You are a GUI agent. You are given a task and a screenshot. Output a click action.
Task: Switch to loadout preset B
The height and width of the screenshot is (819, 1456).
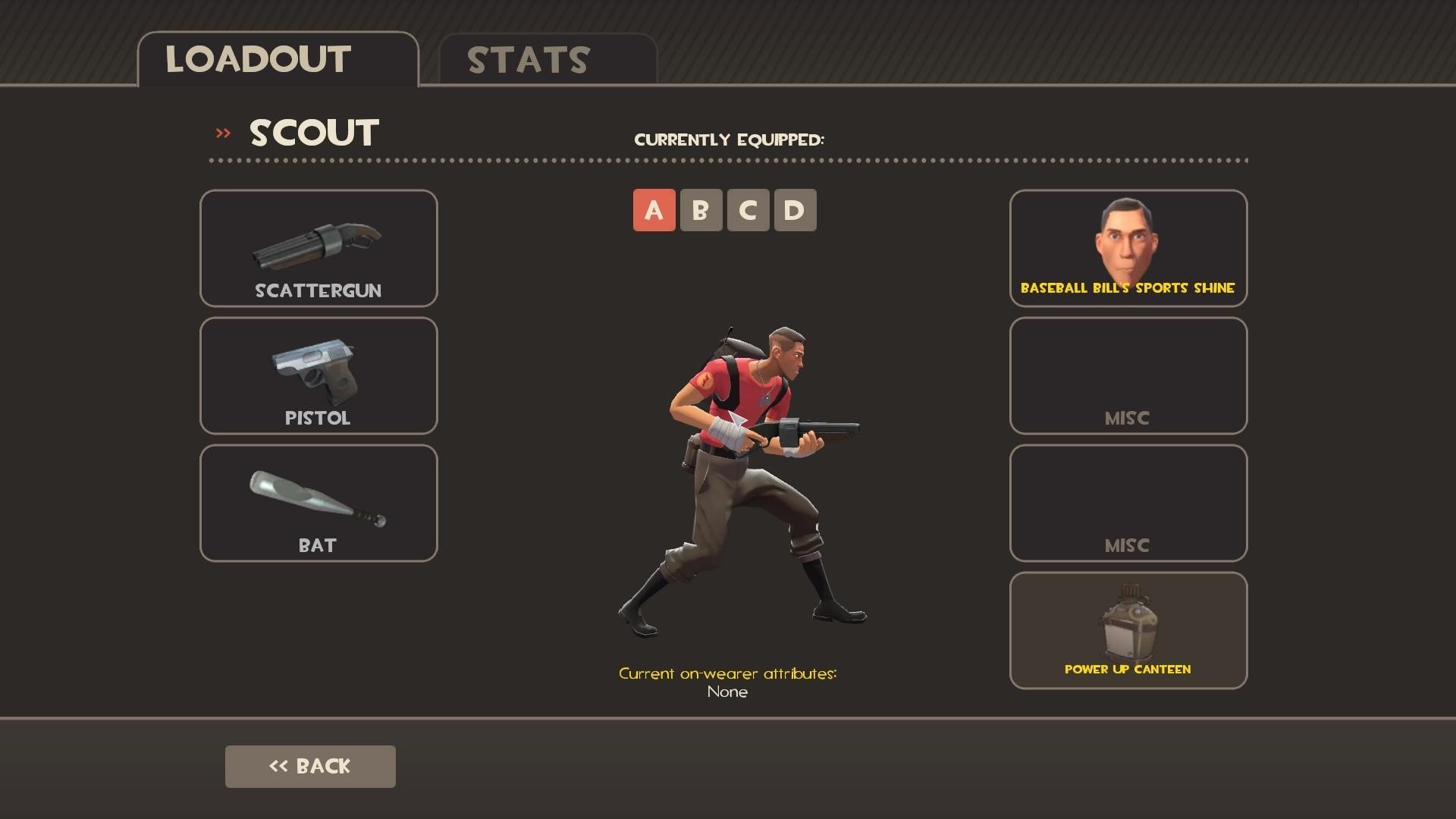point(701,210)
